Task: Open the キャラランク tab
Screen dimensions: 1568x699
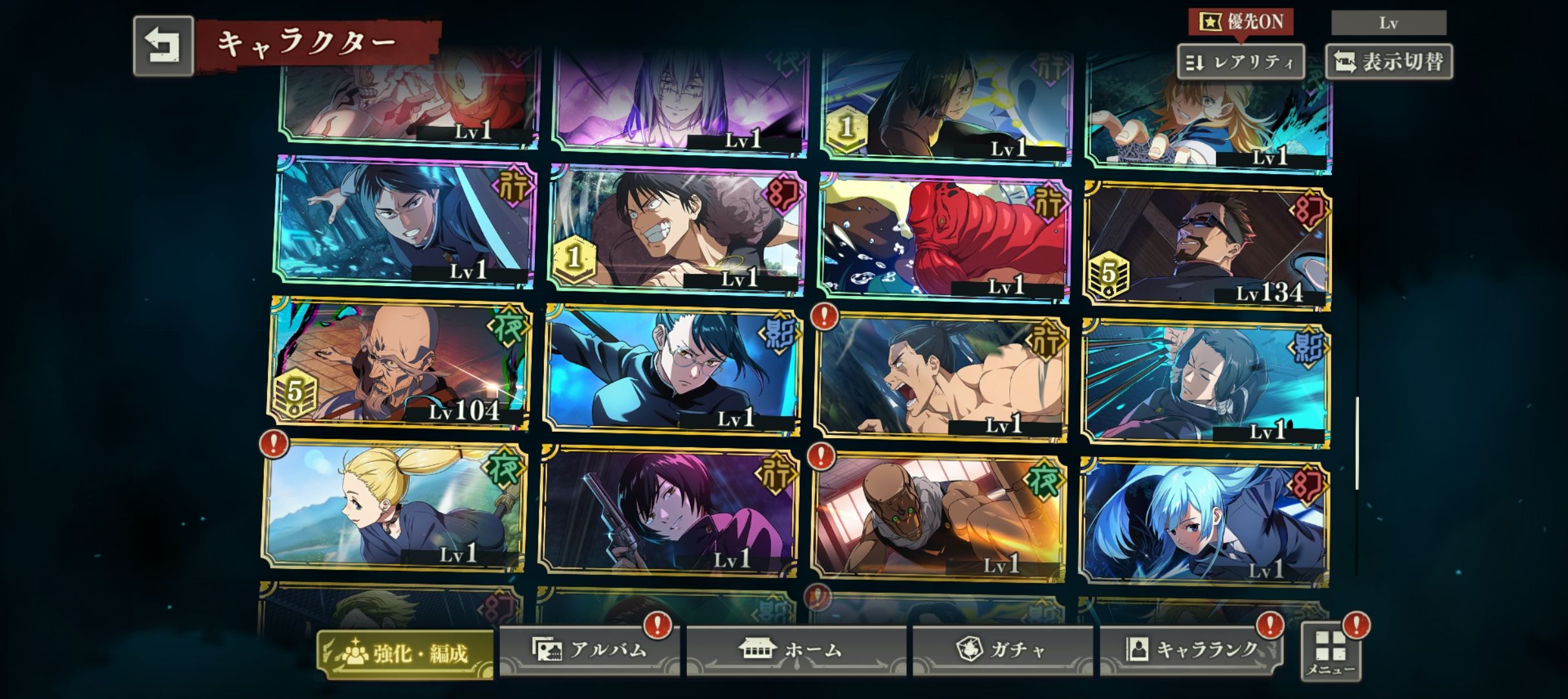Action: pyautogui.click(x=1191, y=650)
